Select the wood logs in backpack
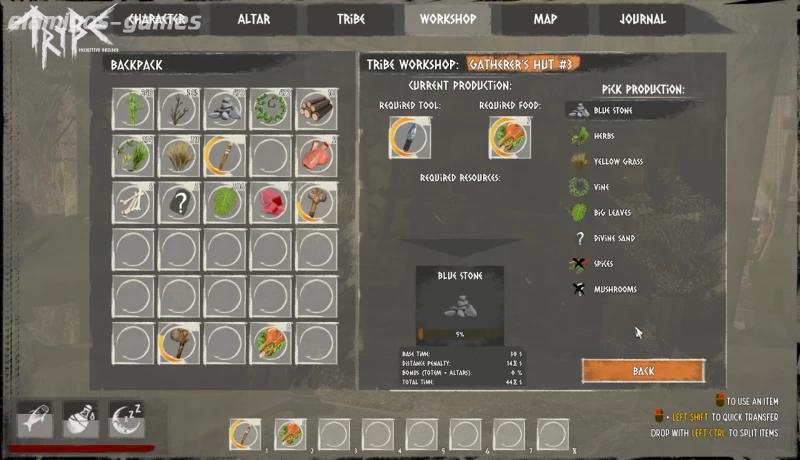 (316, 107)
